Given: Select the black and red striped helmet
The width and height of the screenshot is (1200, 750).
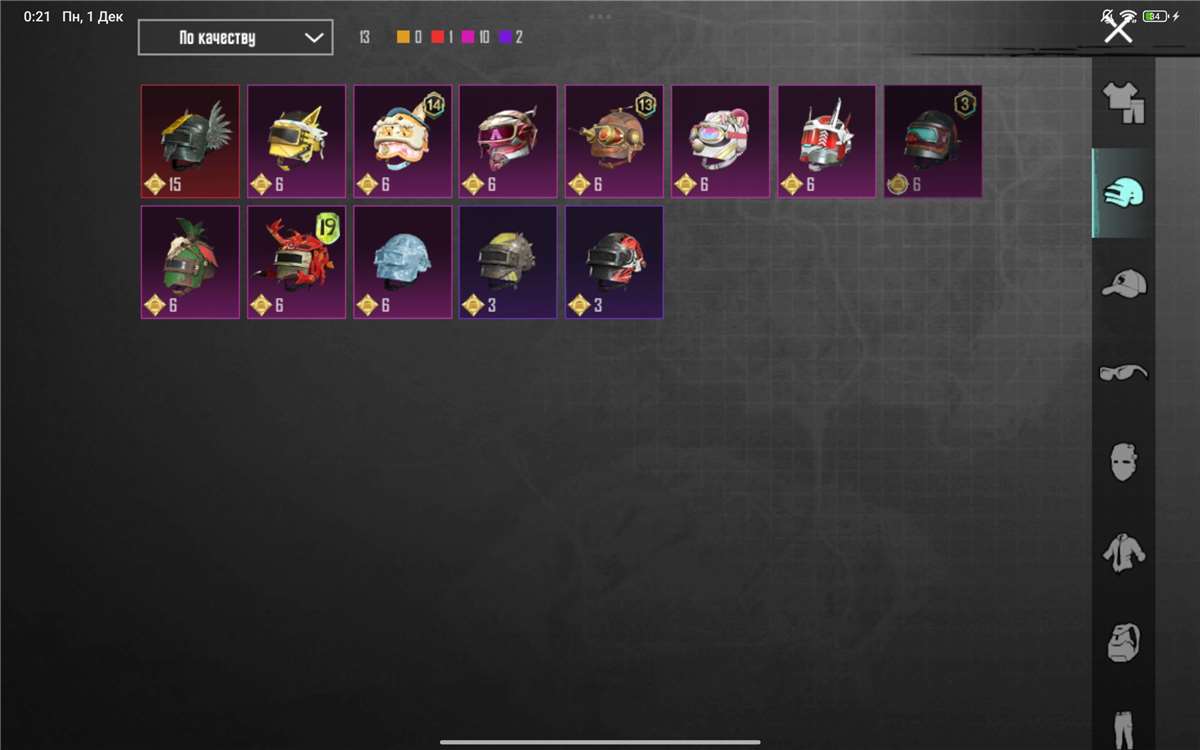Looking at the screenshot, I should [x=614, y=262].
